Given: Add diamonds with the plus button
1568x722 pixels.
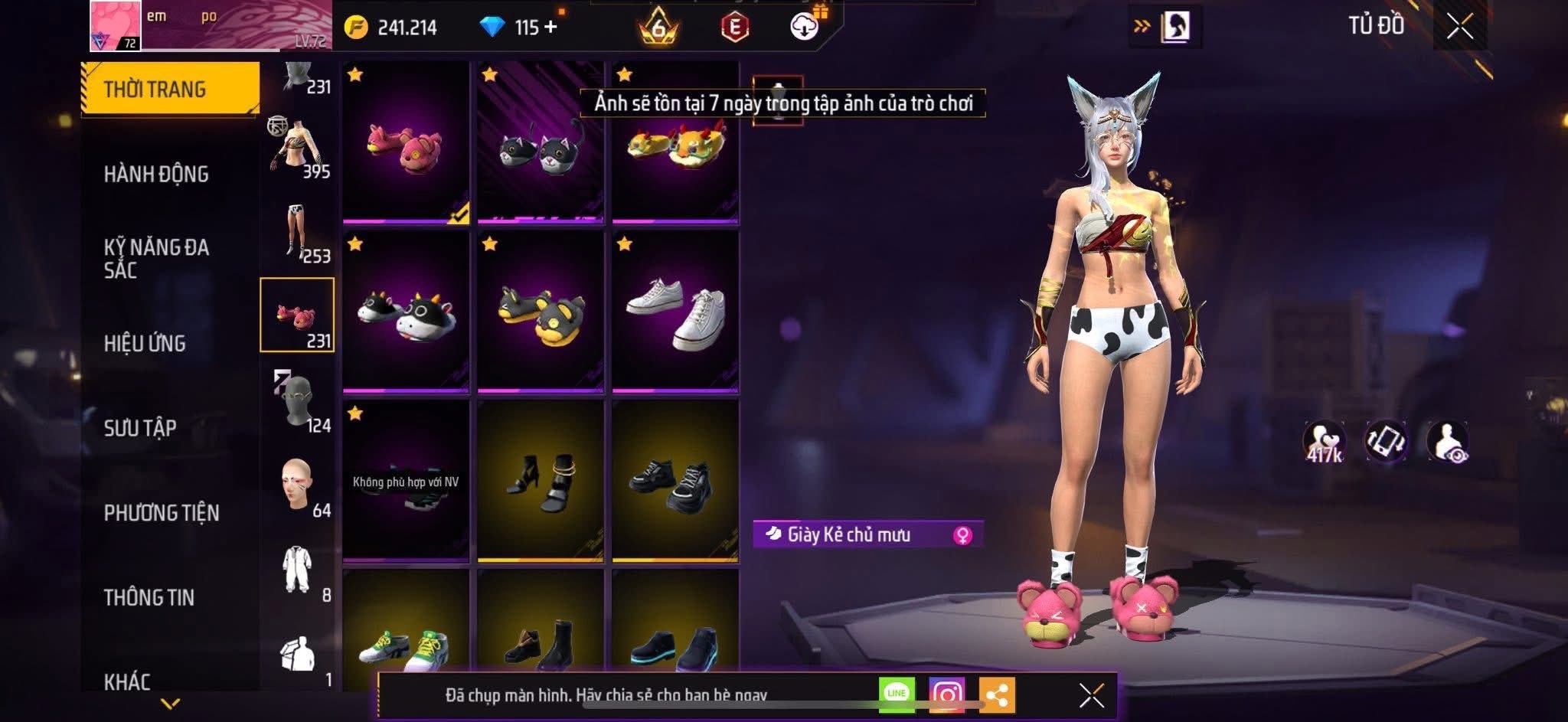Looking at the screenshot, I should point(550,27).
